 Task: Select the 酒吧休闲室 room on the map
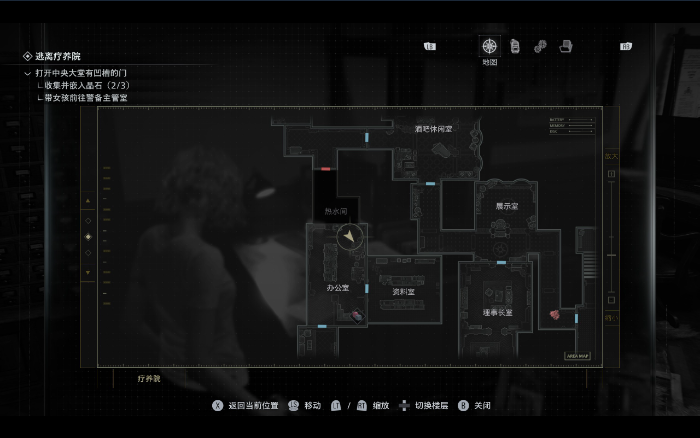(433, 129)
